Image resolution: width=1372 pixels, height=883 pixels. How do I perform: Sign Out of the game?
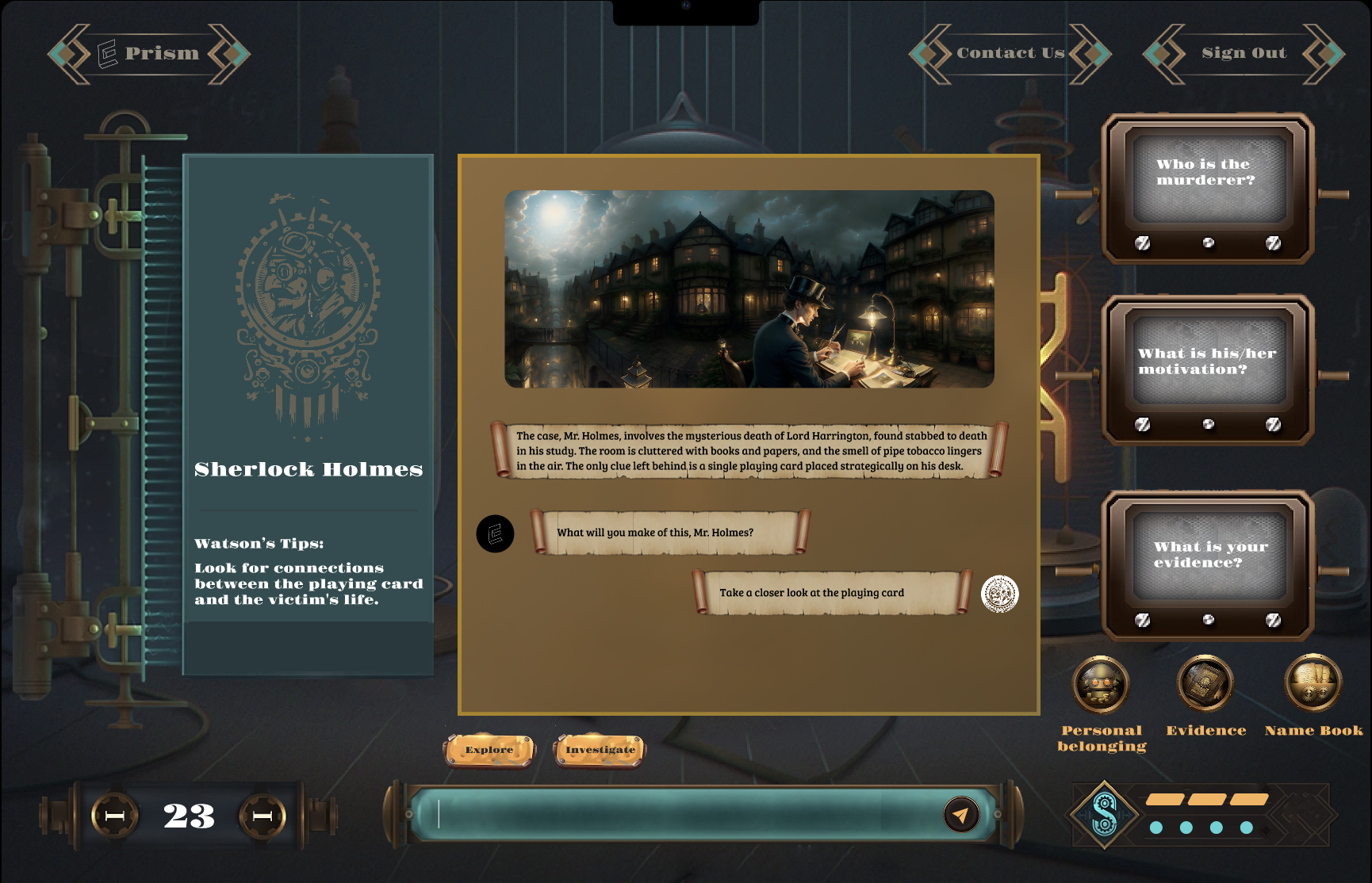pos(1243,53)
